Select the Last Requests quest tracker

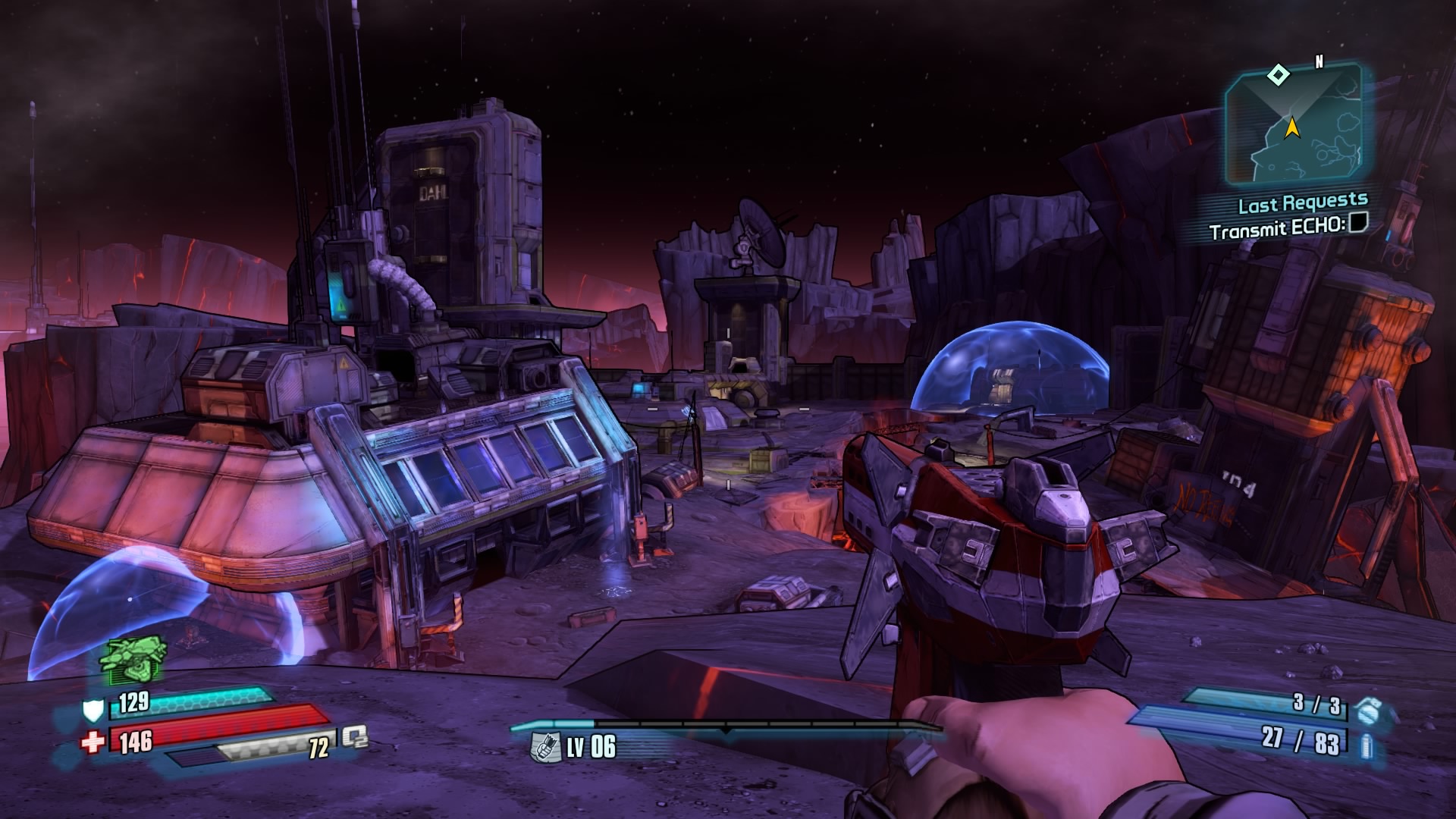pos(1303,203)
